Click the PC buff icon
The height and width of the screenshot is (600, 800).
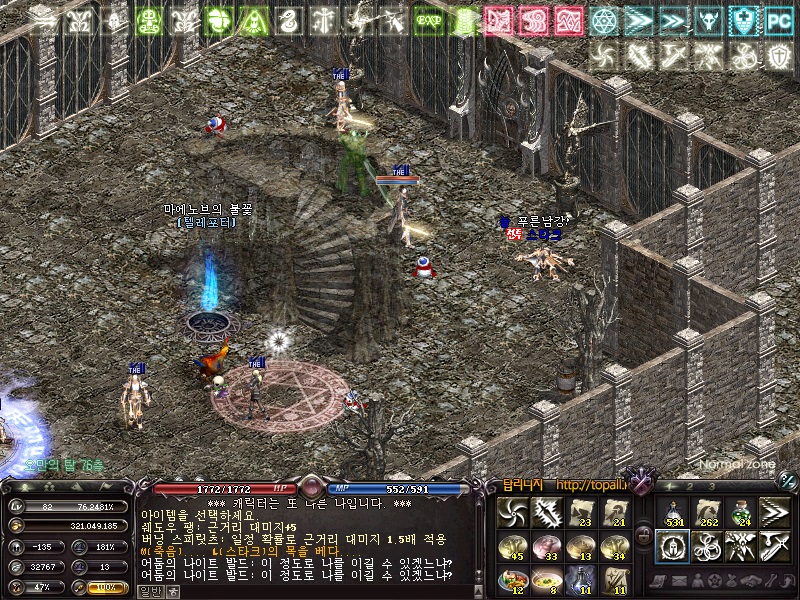pos(778,20)
